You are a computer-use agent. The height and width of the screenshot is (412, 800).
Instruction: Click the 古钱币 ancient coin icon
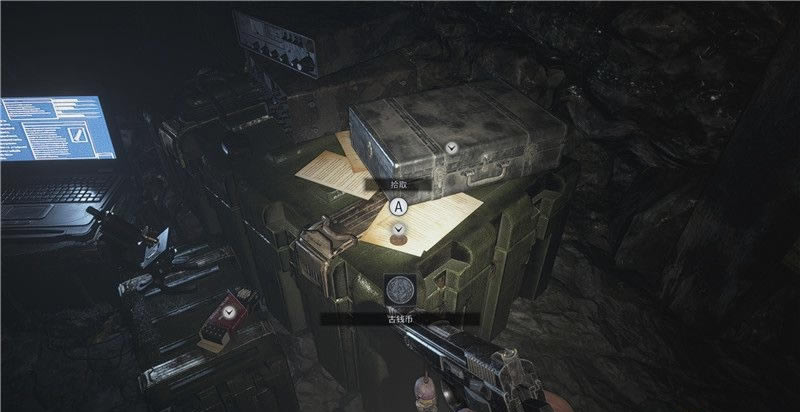click(400, 291)
